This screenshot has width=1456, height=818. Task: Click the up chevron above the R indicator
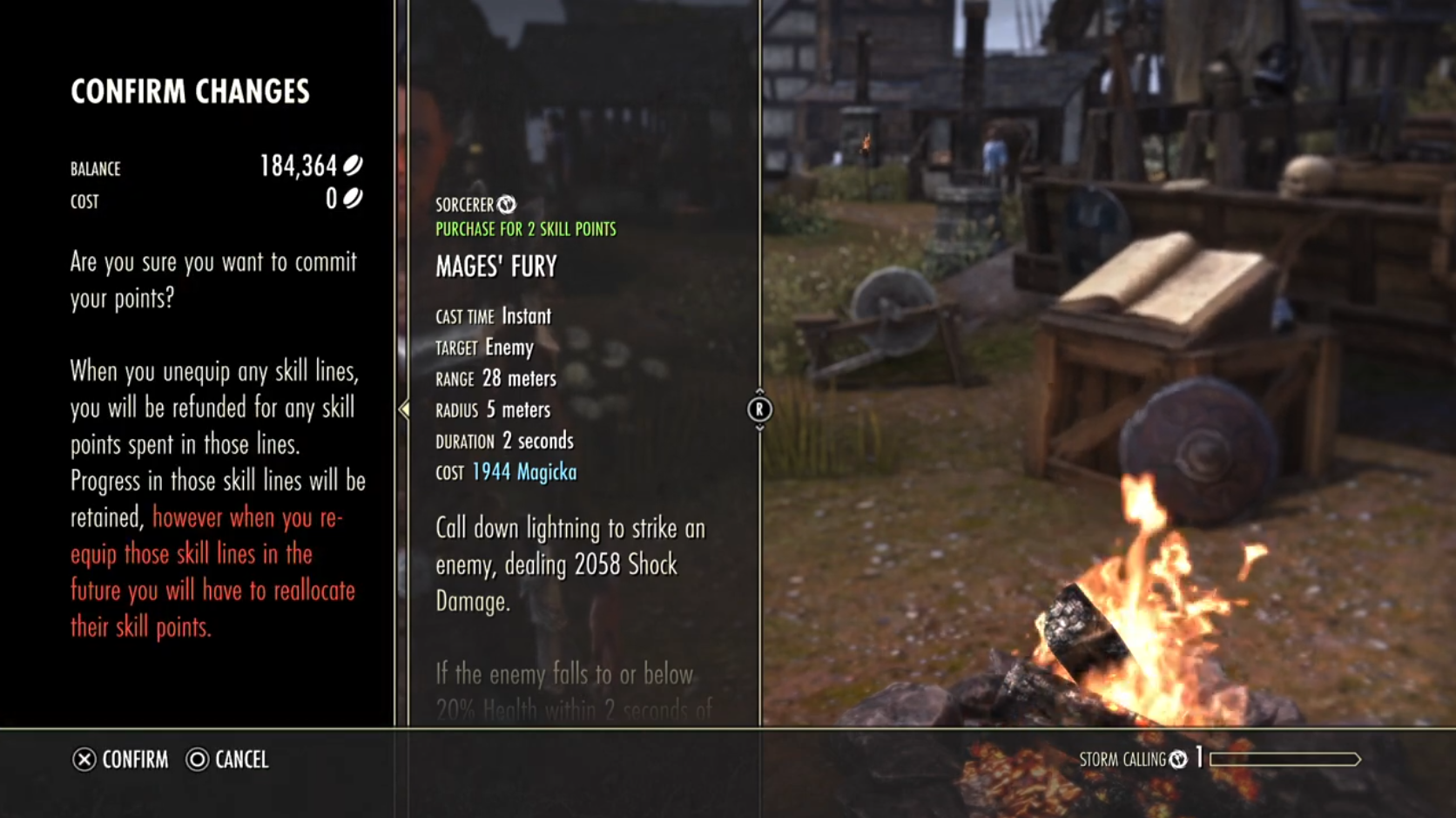click(759, 390)
